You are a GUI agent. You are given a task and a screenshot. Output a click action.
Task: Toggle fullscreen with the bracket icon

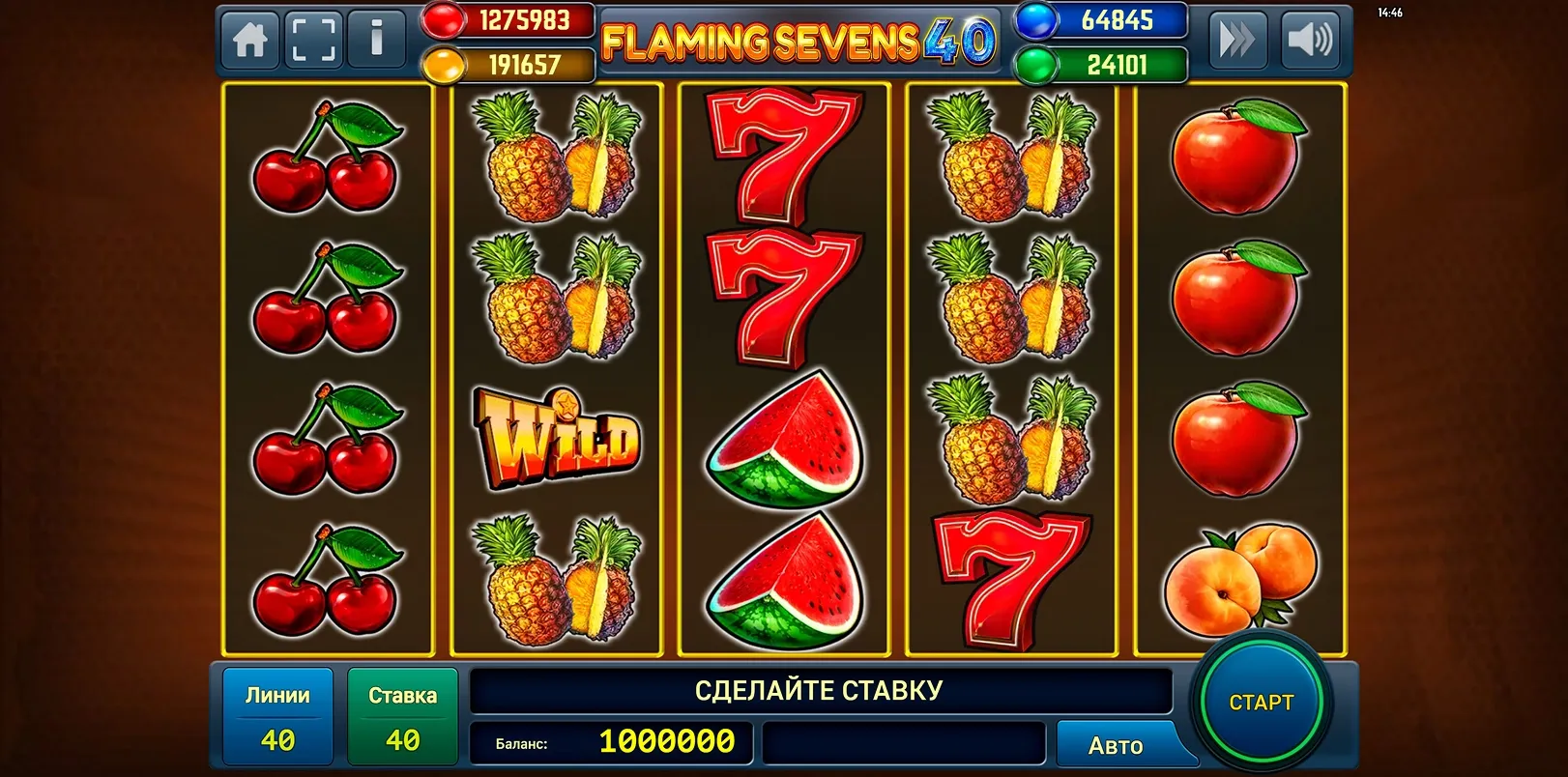tap(312, 41)
